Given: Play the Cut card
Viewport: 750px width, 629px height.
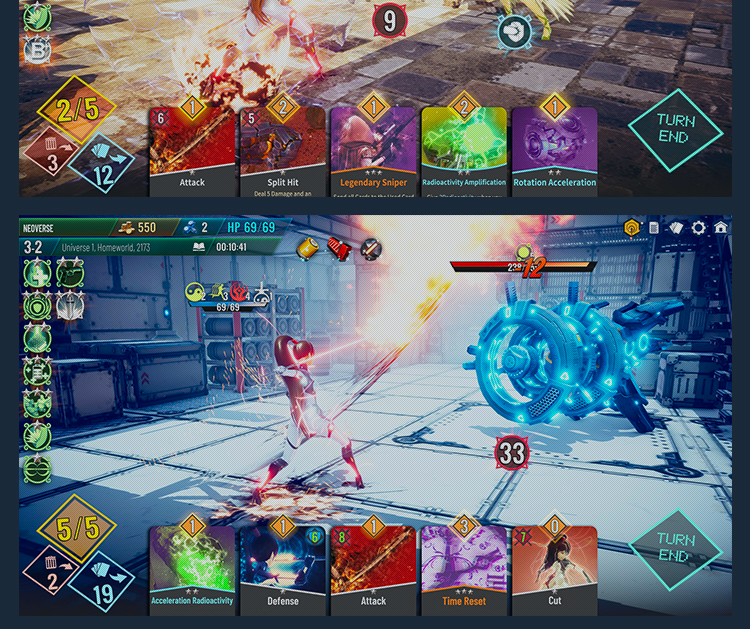Looking at the screenshot, I should [554, 568].
